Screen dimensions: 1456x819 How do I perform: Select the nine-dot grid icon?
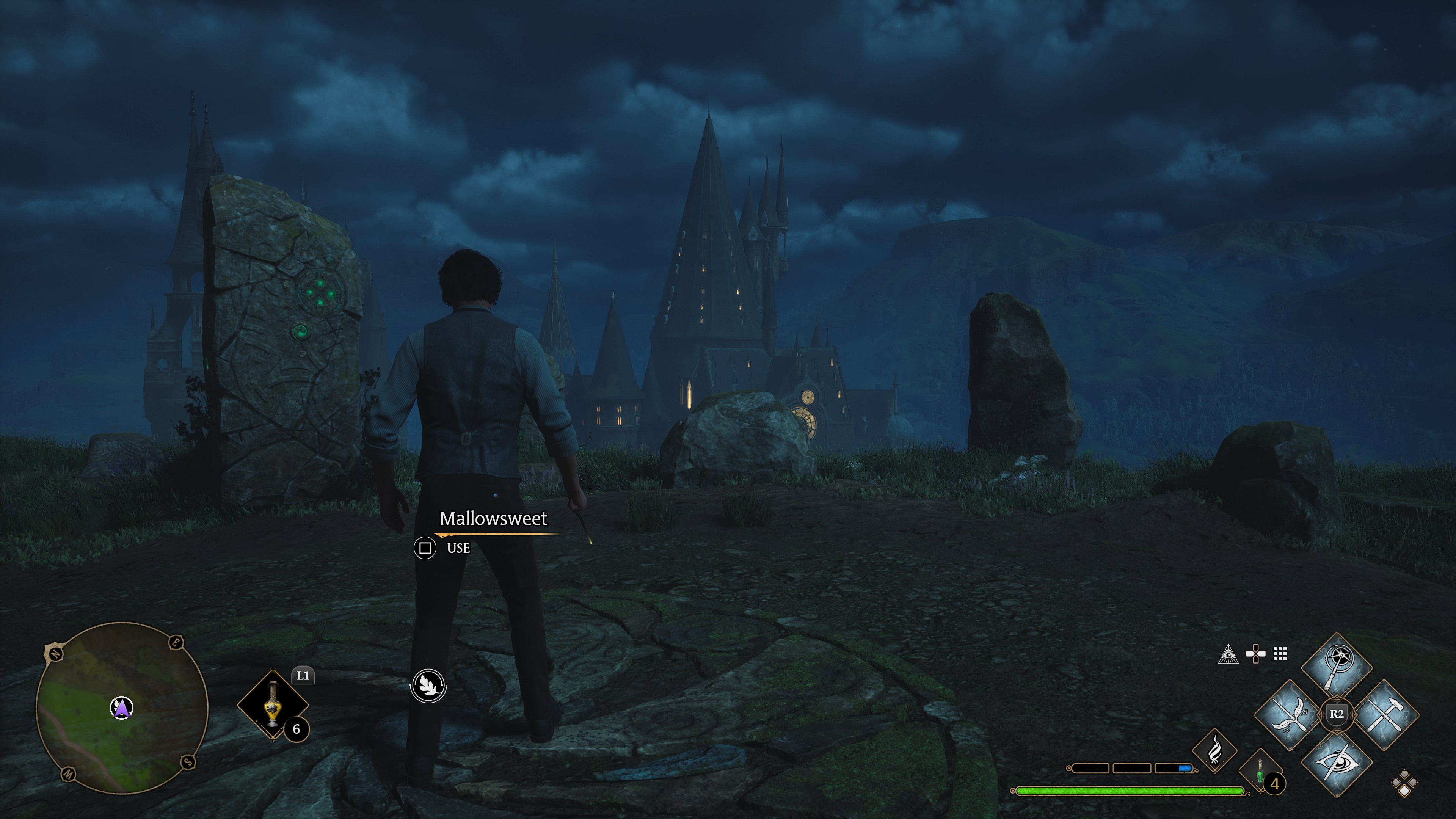tap(1280, 654)
